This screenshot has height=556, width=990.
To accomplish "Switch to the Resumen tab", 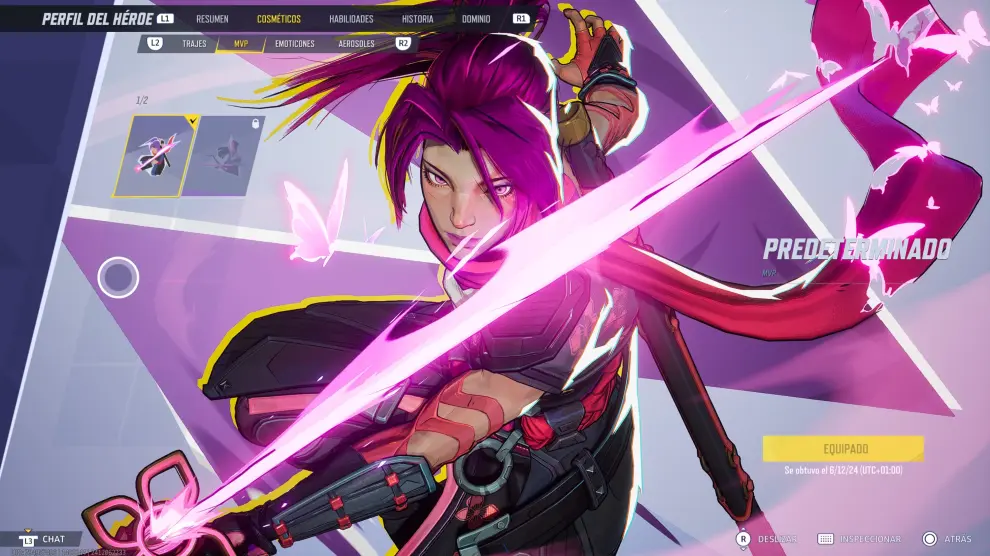I will tap(212, 19).
